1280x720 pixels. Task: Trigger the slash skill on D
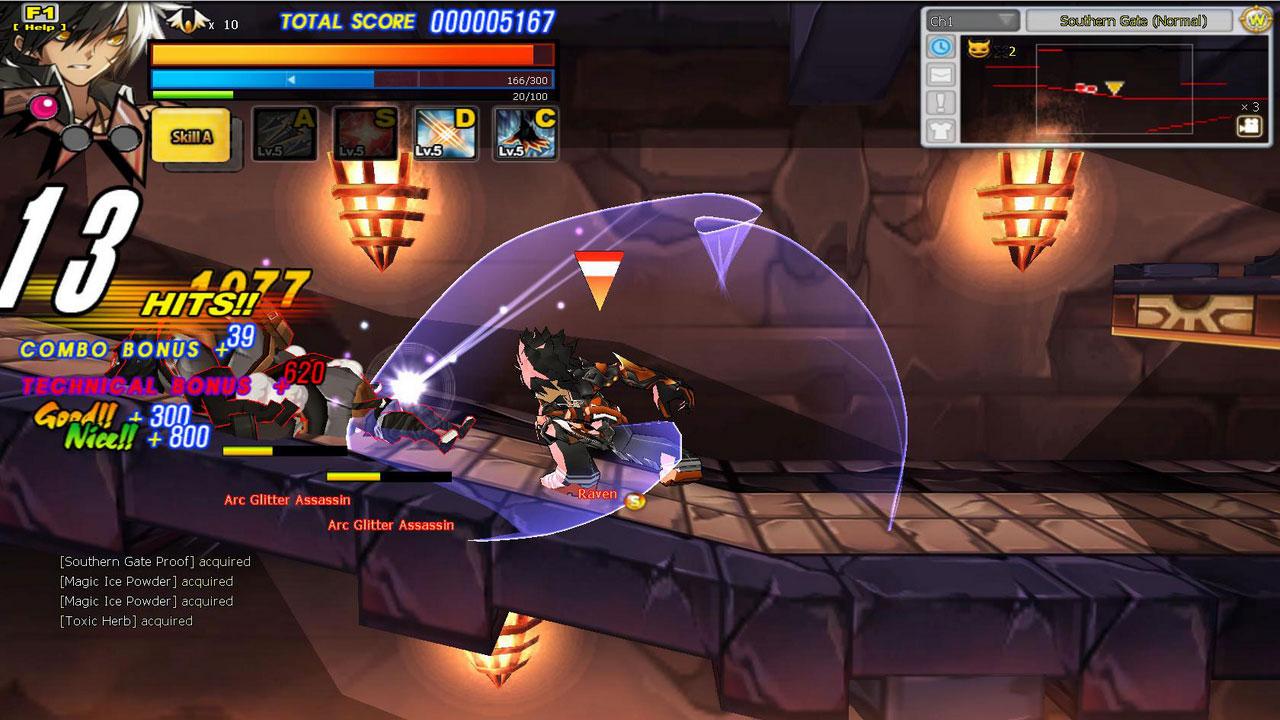pos(445,135)
